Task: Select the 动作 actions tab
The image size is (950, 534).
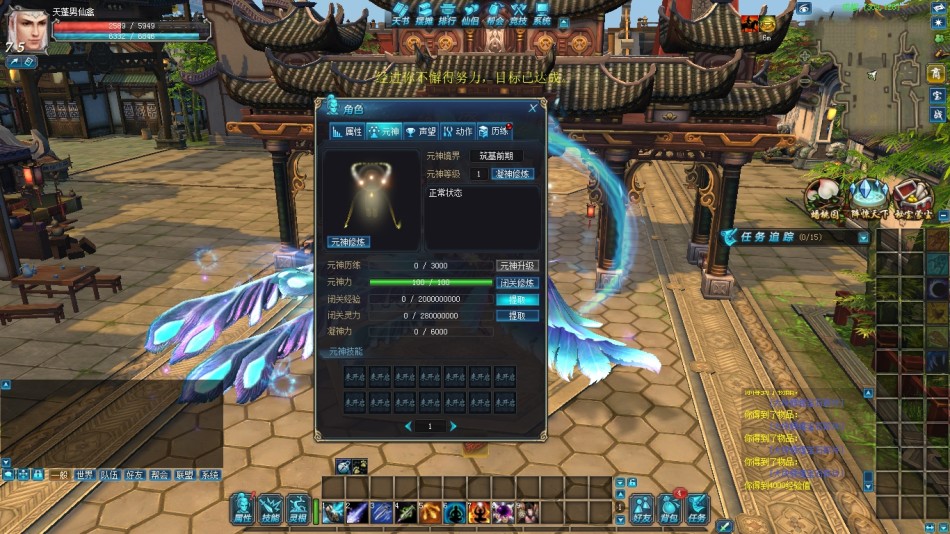Action: tap(457, 131)
